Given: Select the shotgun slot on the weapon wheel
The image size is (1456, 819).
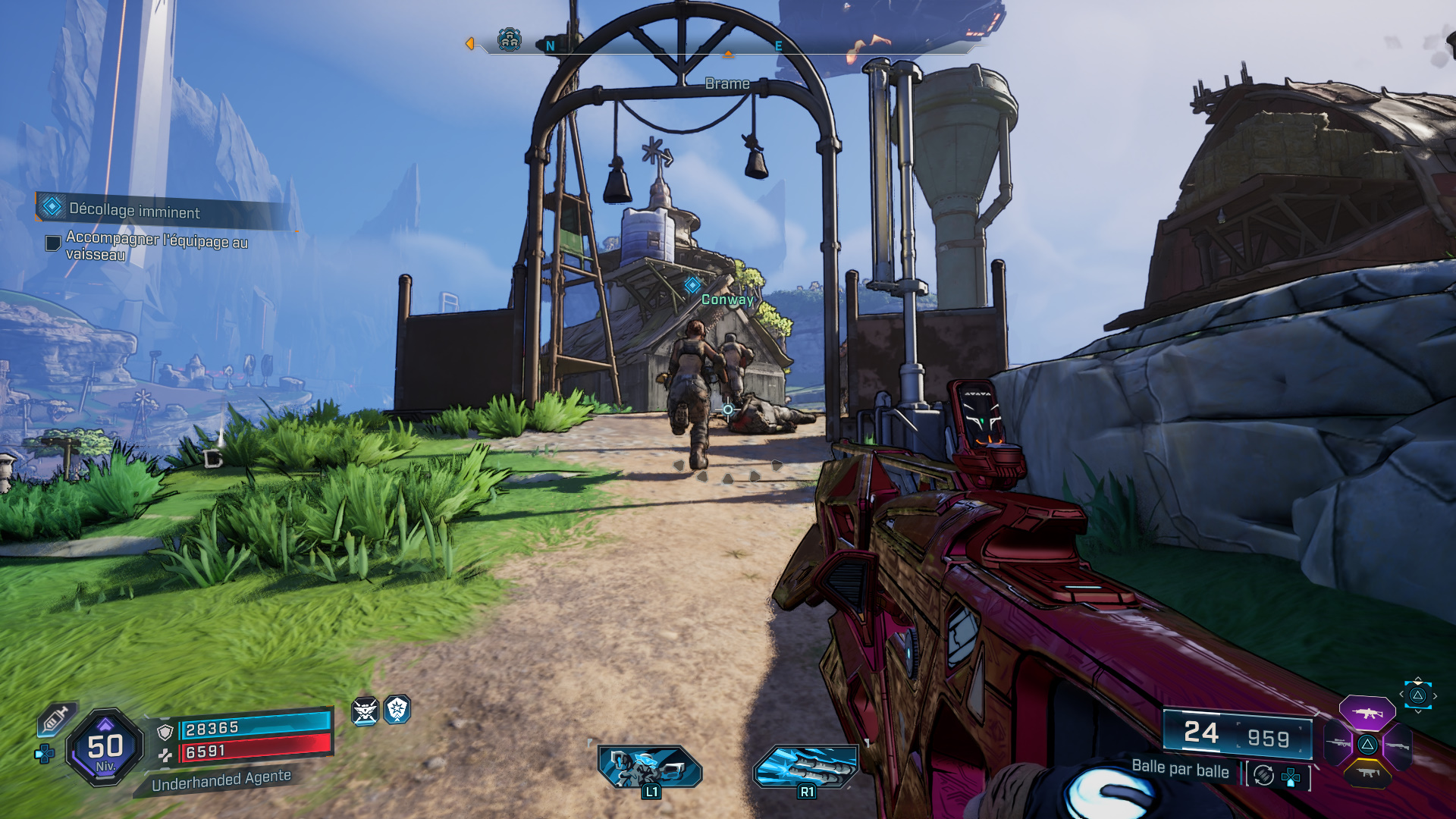Looking at the screenshot, I should tap(1397, 745).
